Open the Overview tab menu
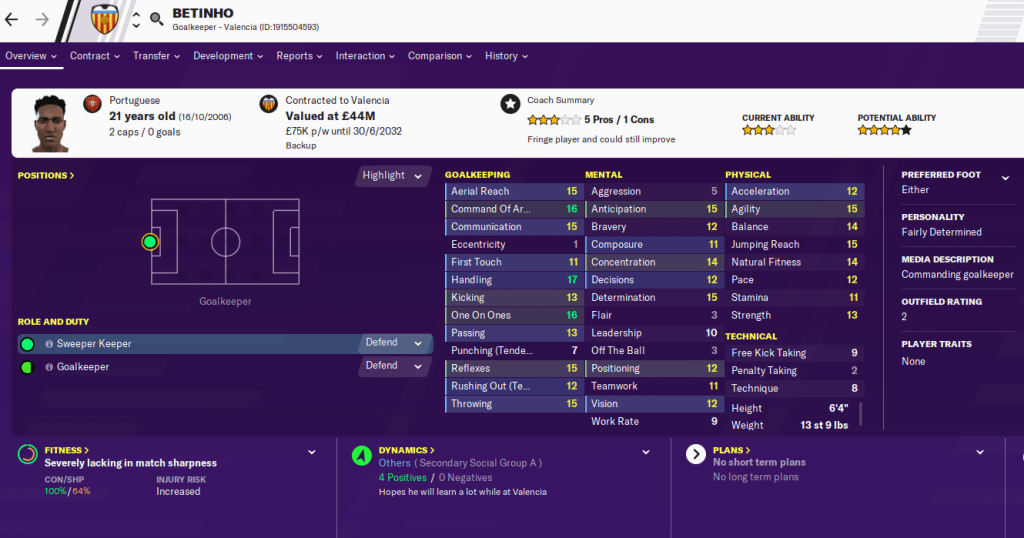This screenshot has width=1024, height=538. tap(30, 56)
